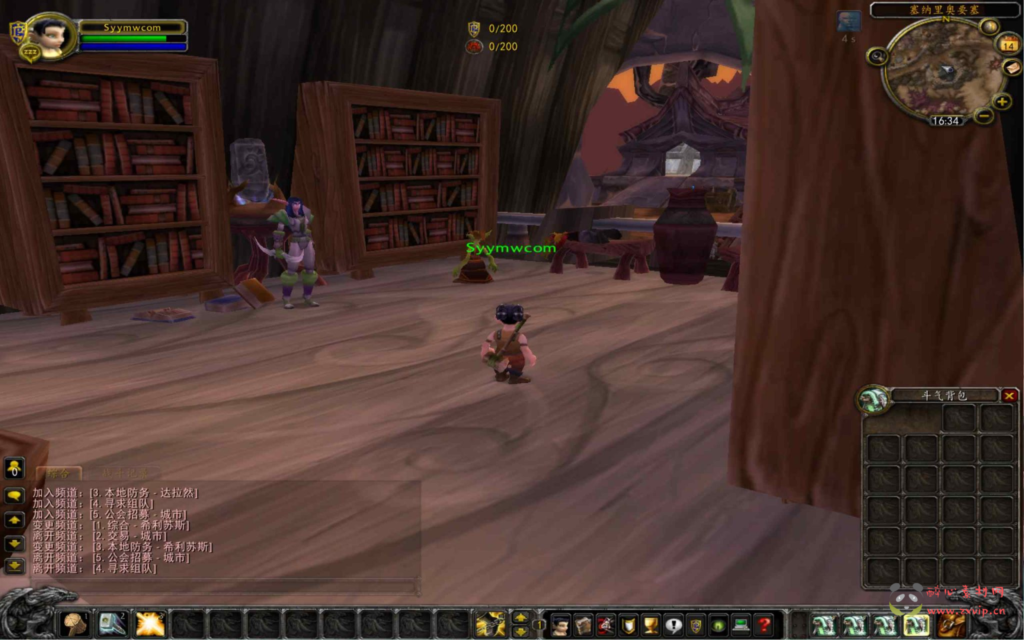Open the friends list button above chat
Viewport: 1024px width, 640px height.
[15, 468]
